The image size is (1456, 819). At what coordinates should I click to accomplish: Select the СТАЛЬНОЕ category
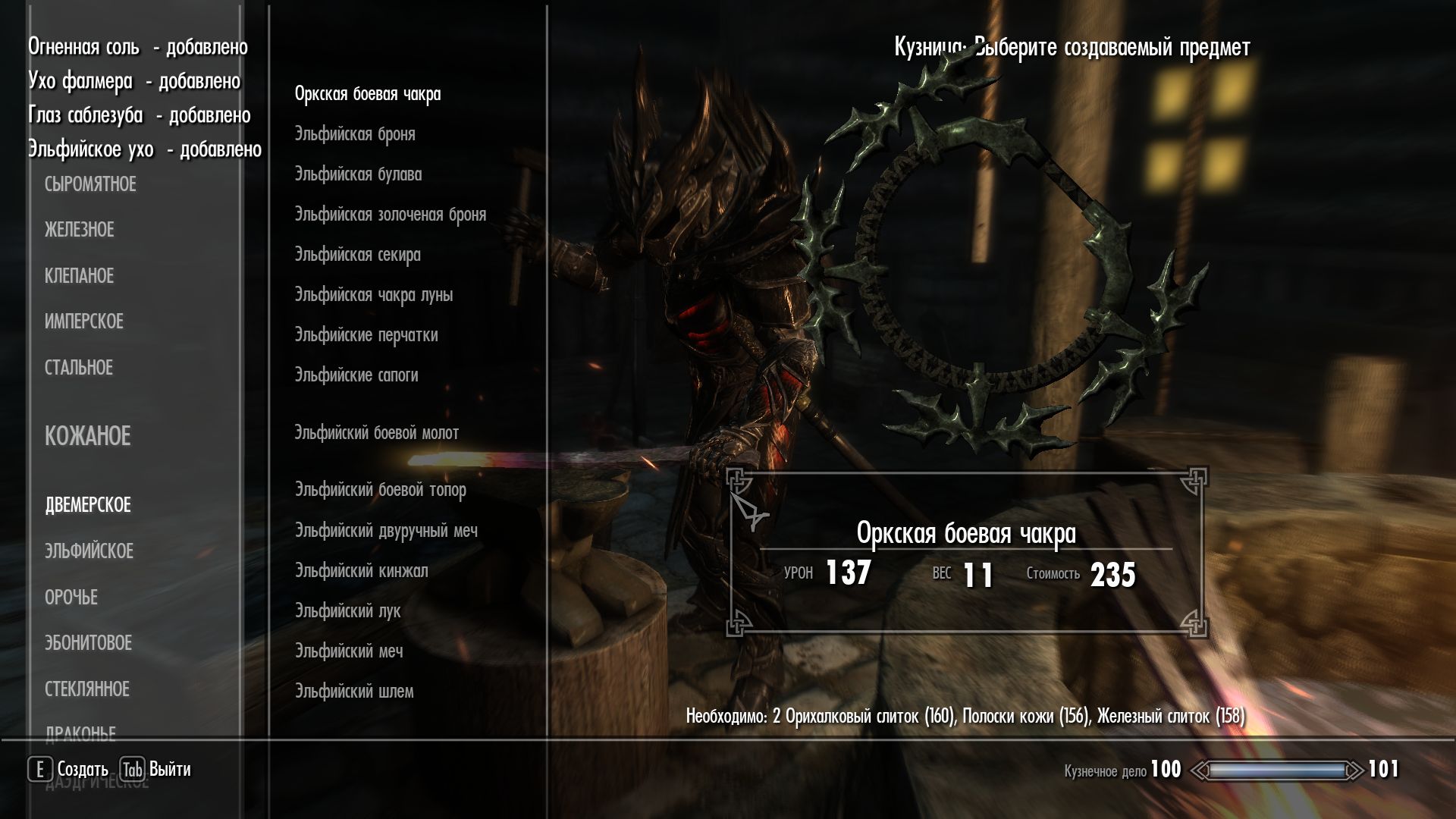[x=78, y=368]
